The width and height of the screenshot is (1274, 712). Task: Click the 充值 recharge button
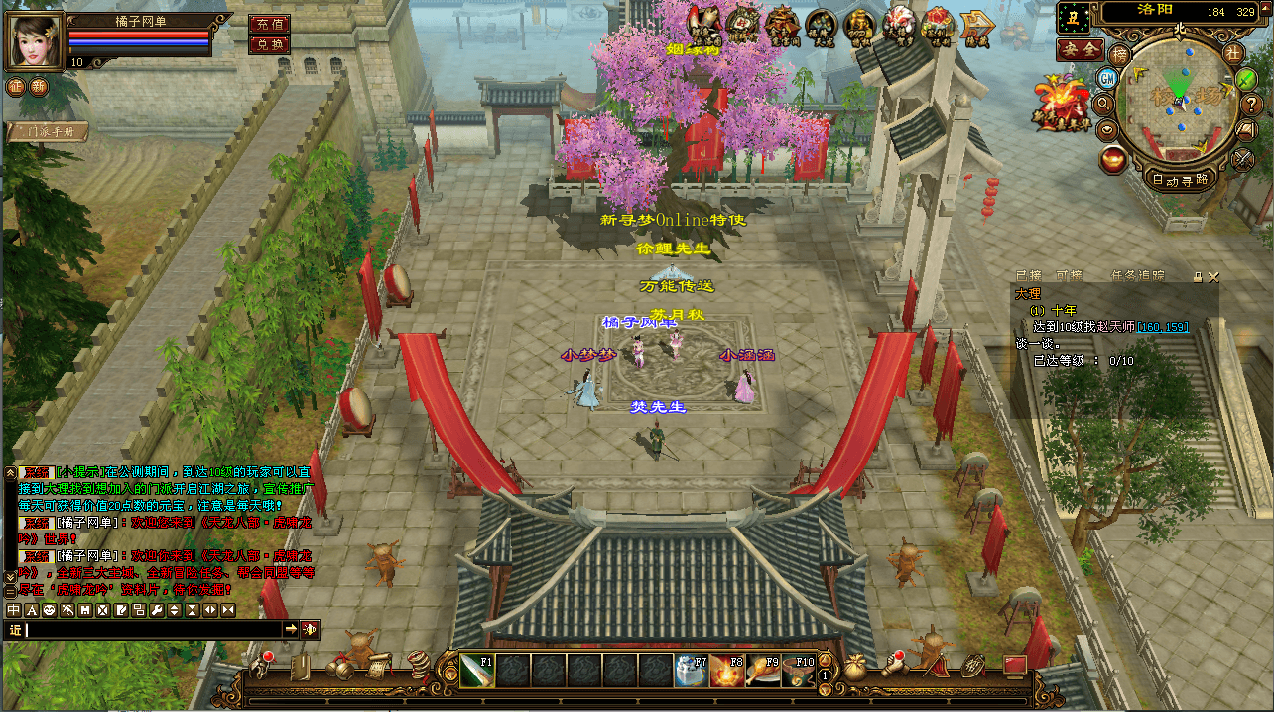[269, 24]
